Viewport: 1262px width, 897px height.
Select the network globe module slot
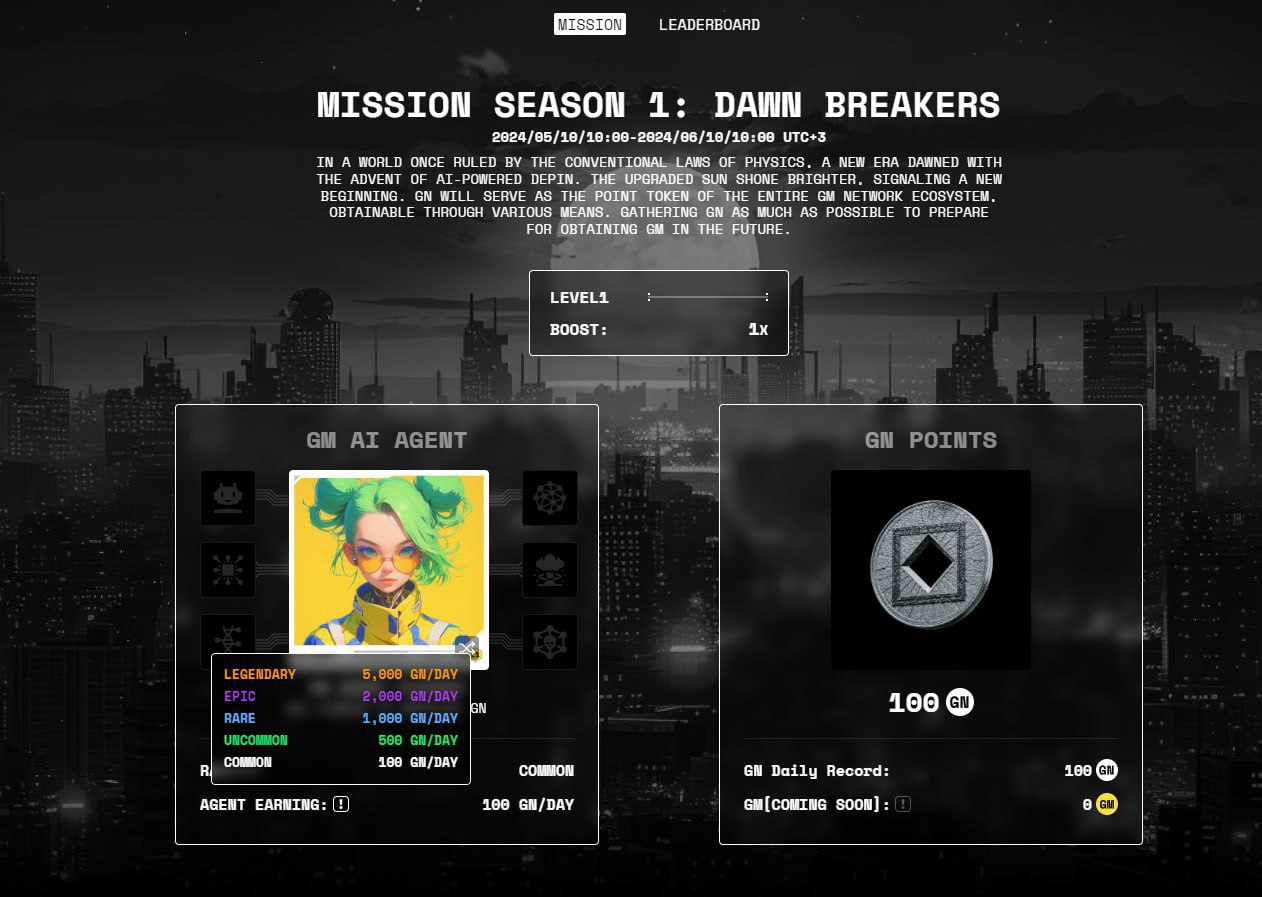550,498
